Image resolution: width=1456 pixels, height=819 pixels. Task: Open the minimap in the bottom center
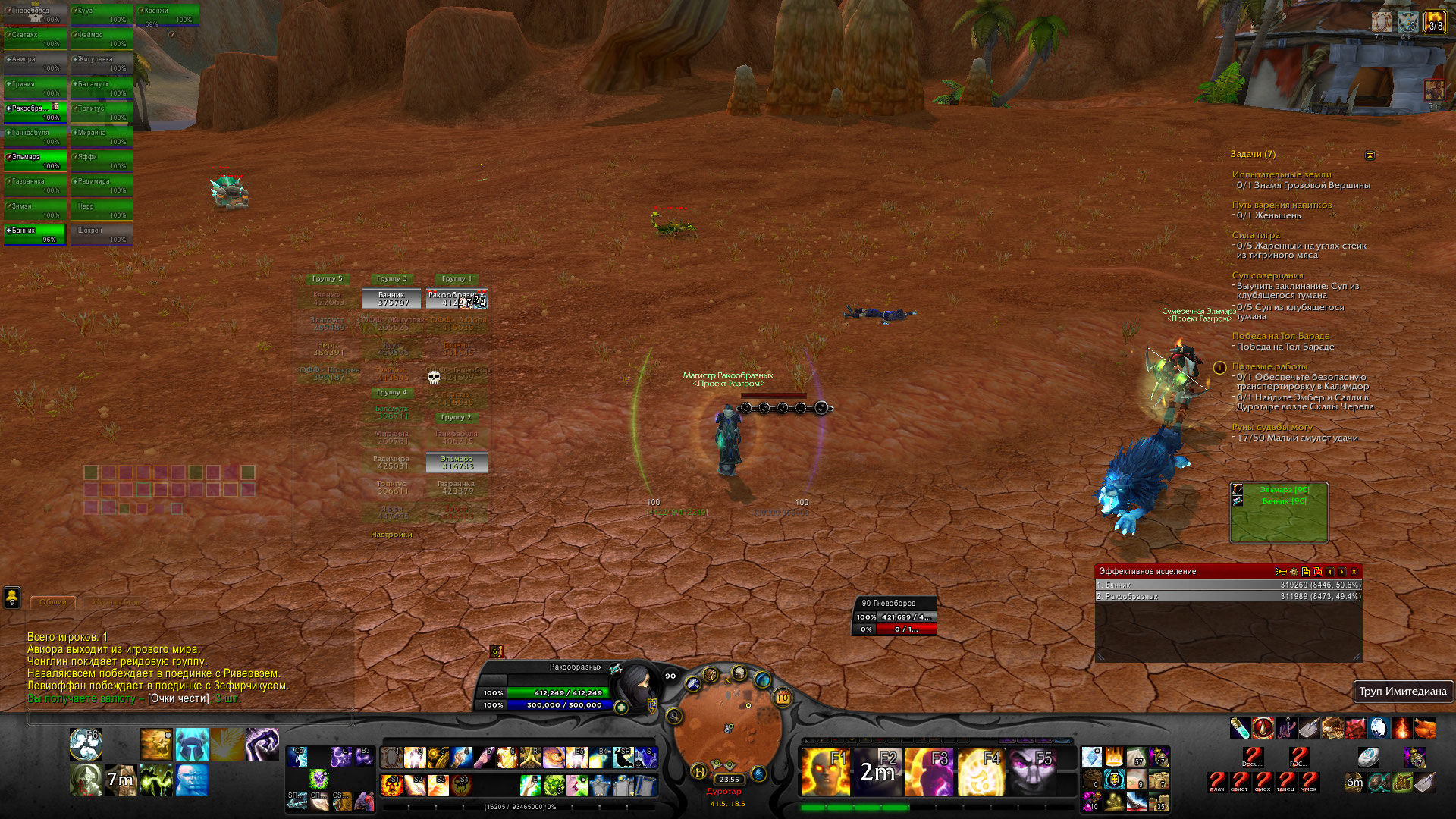(727, 730)
